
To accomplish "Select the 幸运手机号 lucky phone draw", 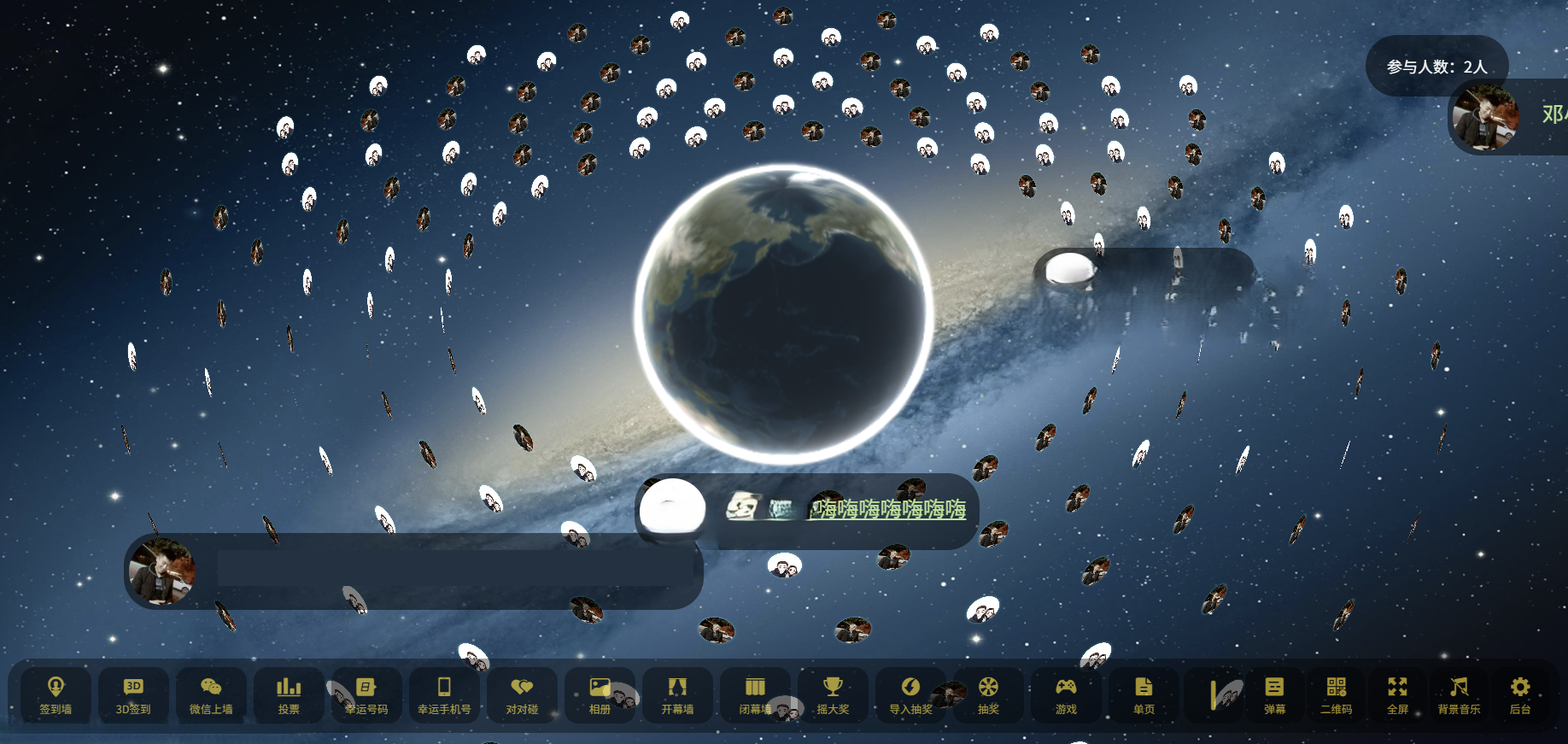I will pyautogui.click(x=444, y=694).
